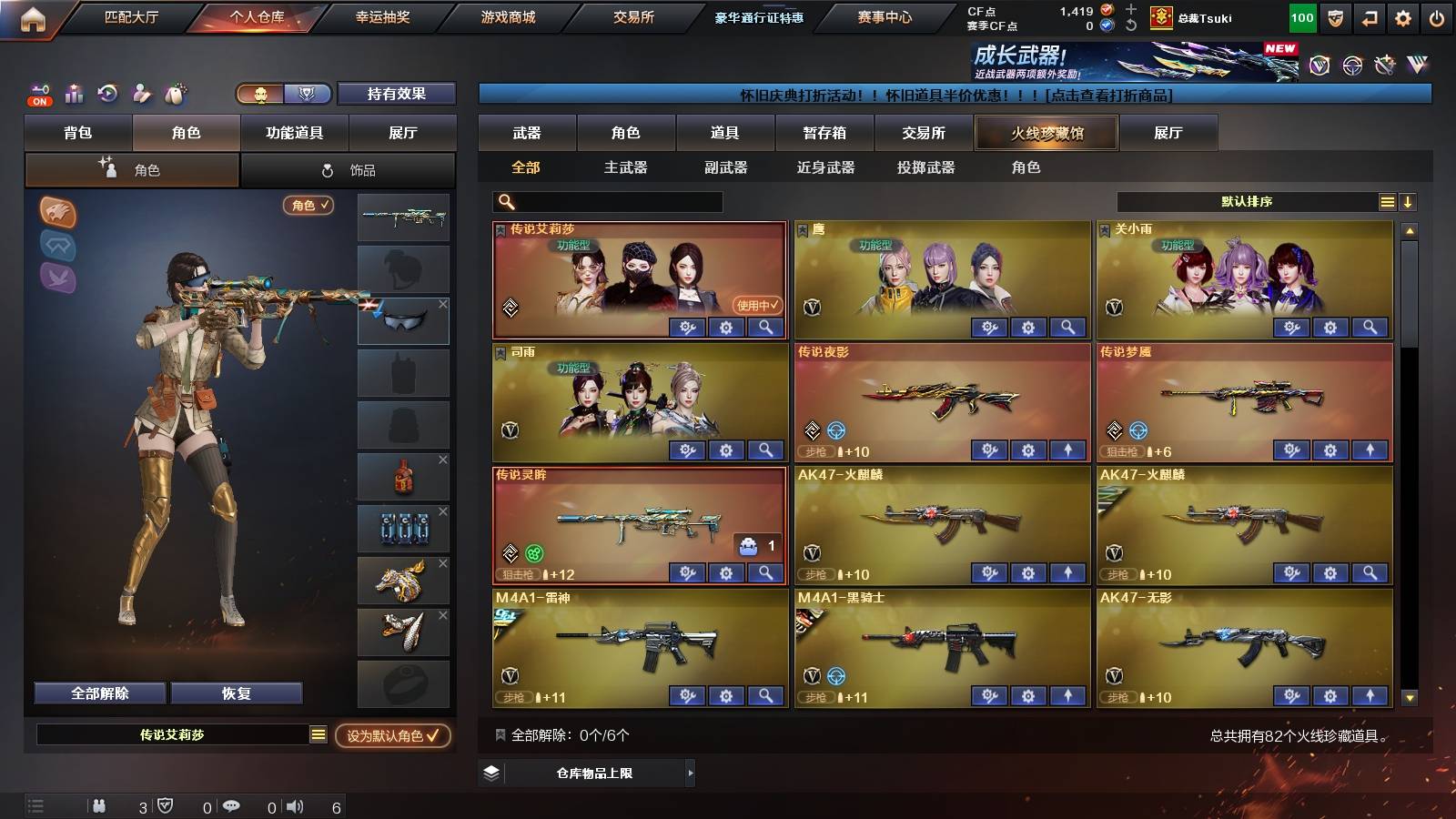Click the 持有效果 button
The image size is (1456, 819).
click(x=397, y=94)
